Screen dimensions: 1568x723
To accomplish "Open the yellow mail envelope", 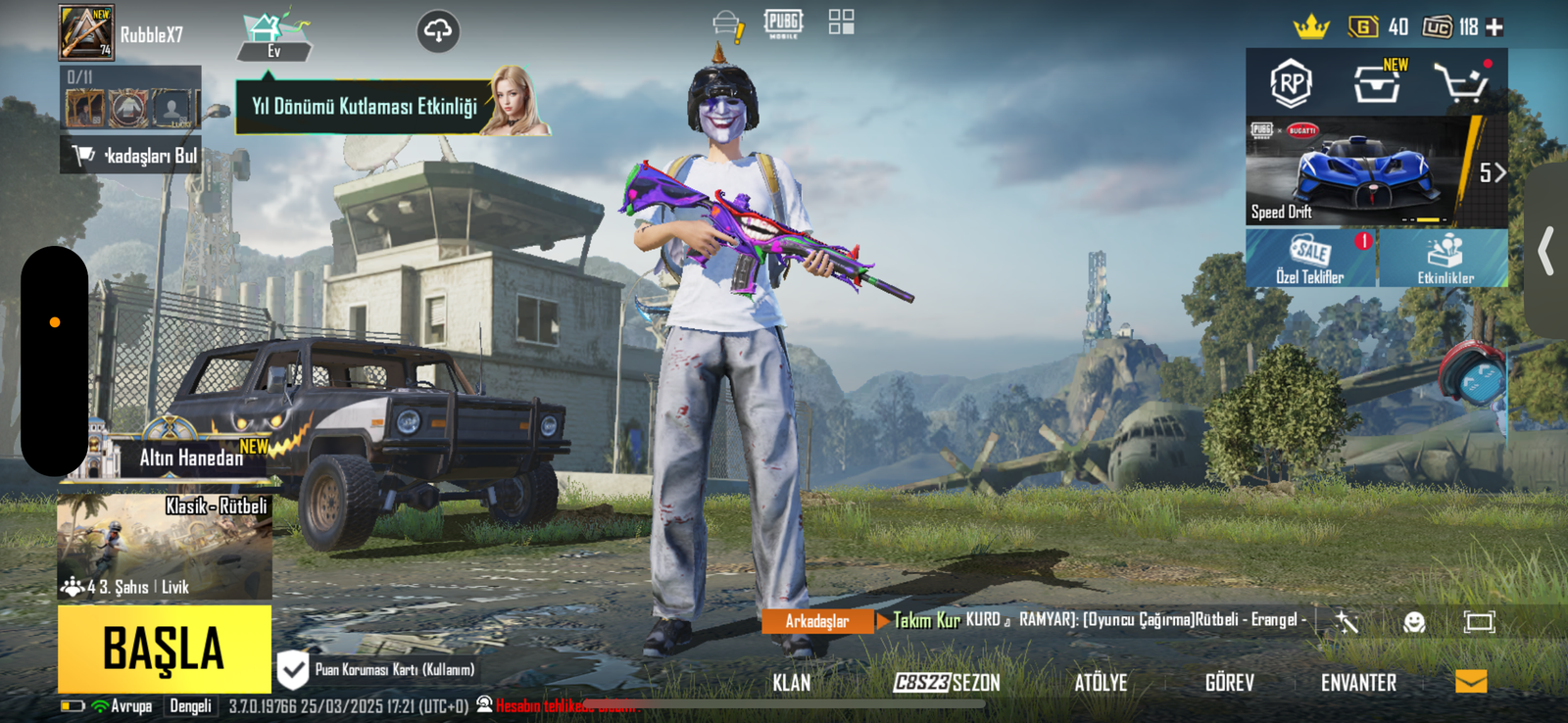I will coord(1471,682).
